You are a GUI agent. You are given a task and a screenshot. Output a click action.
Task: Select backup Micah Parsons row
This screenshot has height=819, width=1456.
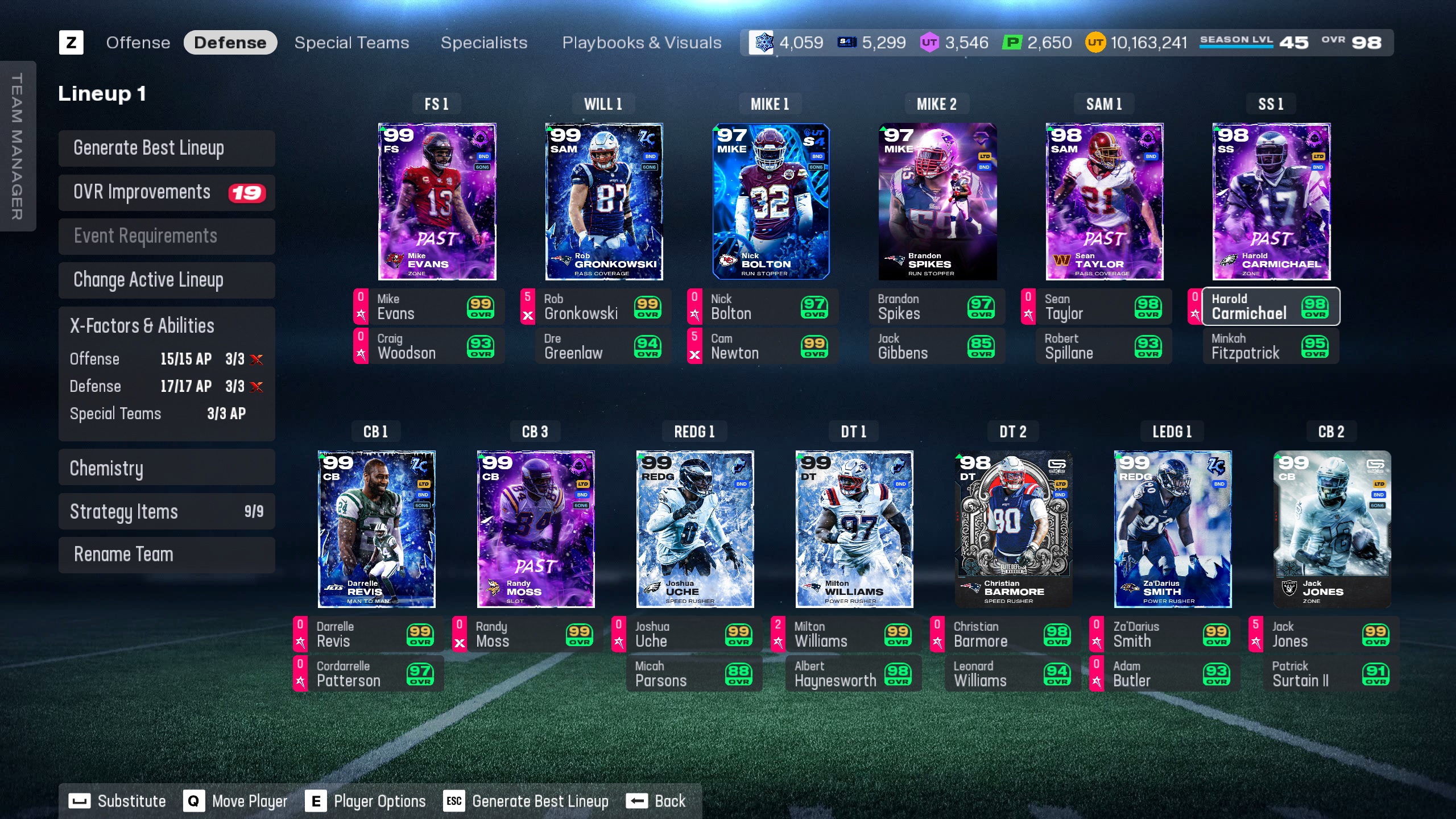click(x=694, y=674)
